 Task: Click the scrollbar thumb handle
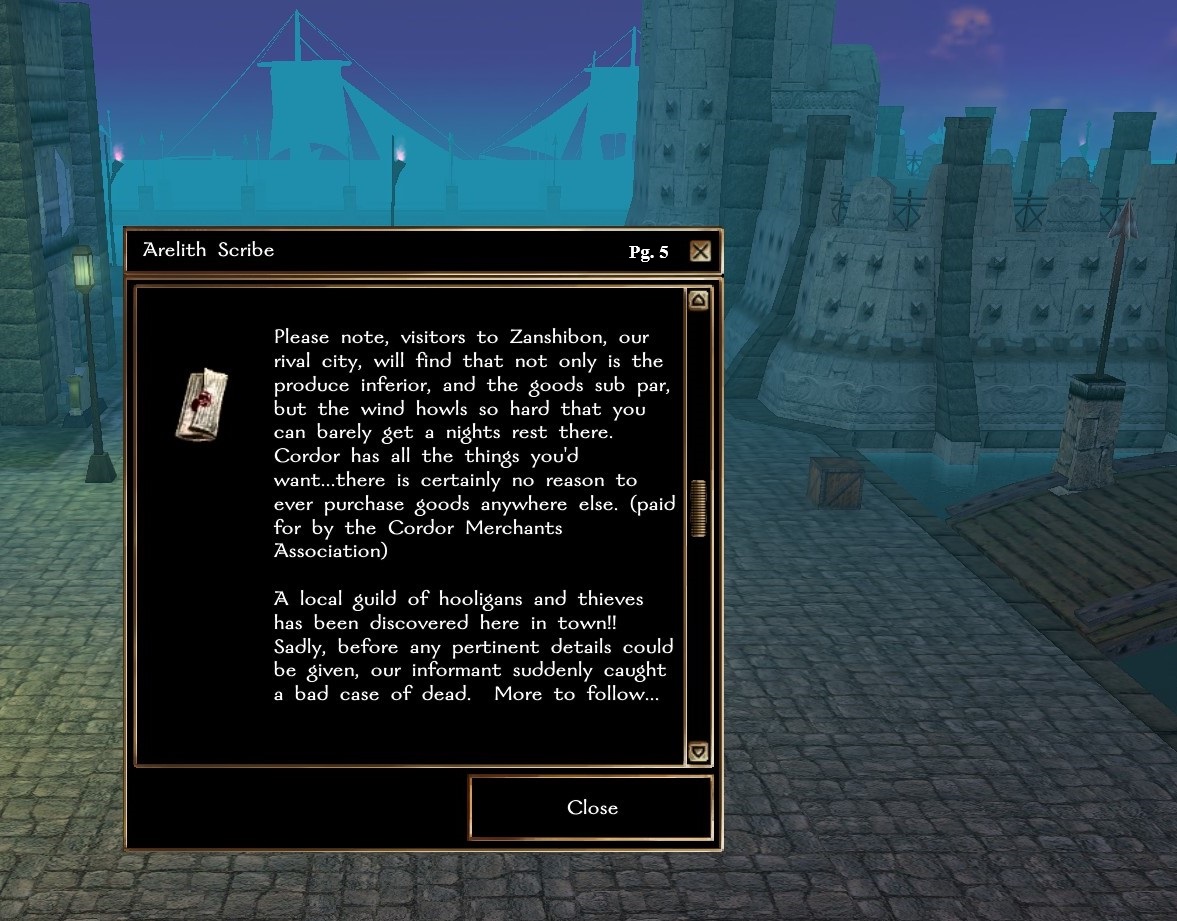698,508
